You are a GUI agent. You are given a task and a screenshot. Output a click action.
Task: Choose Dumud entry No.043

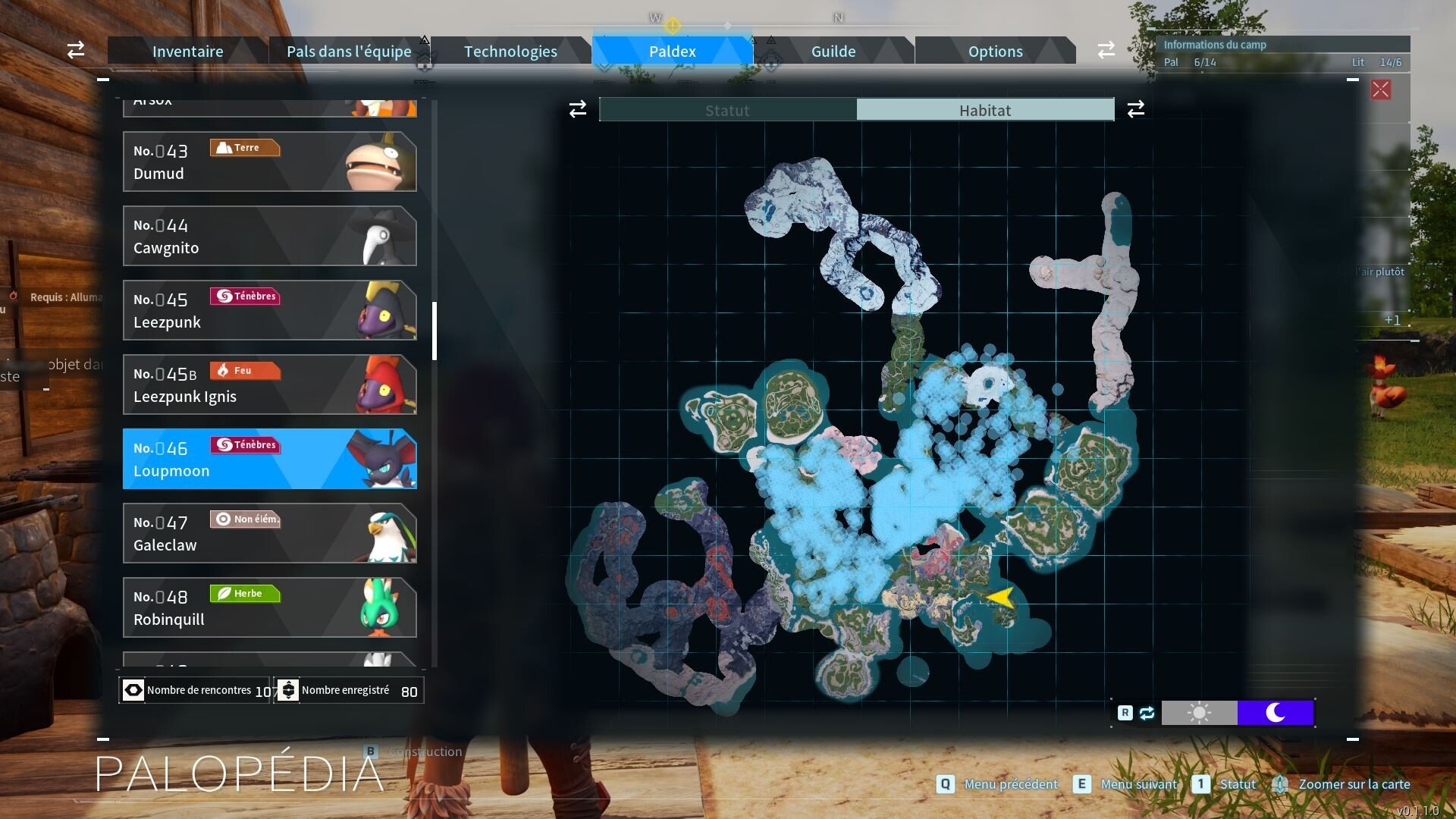click(269, 162)
